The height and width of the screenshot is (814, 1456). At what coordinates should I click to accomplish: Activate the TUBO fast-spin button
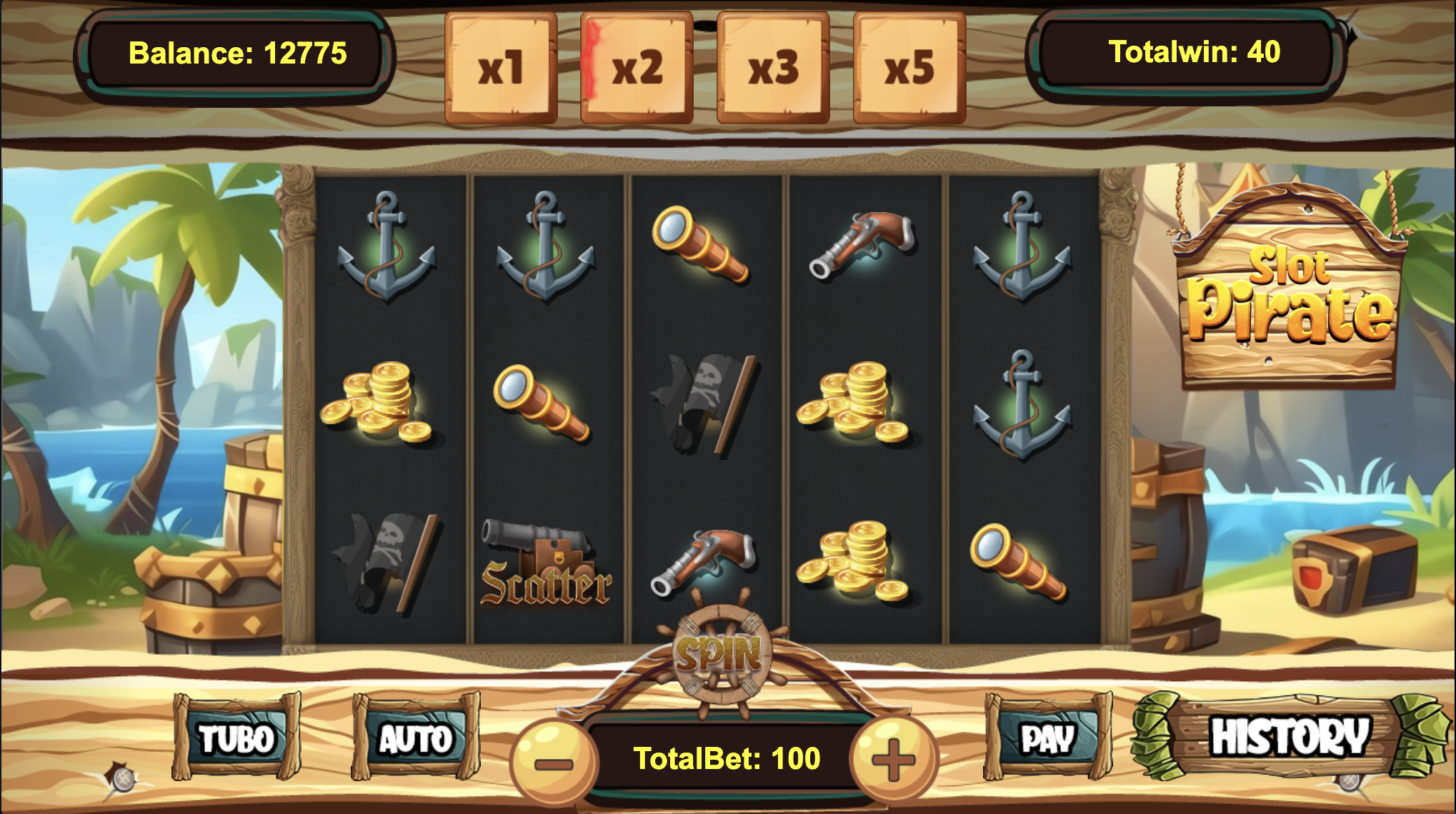(x=236, y=738)
